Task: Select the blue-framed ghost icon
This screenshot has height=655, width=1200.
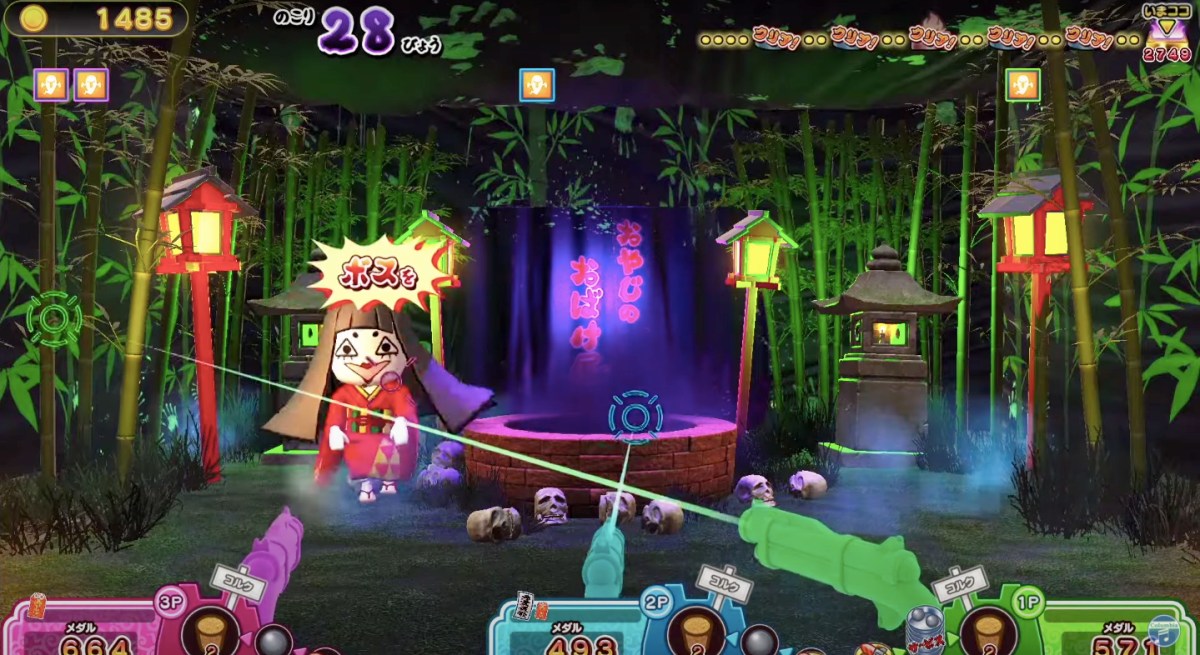Action: coord(537,85)
